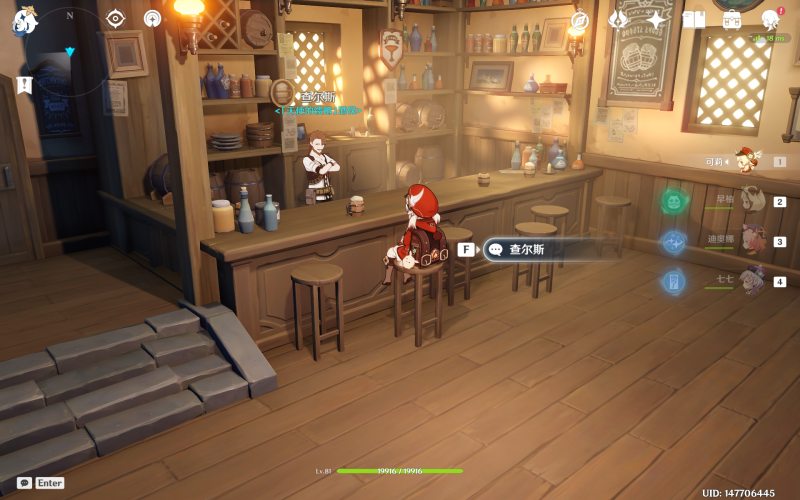The width and height of the screenshot is (800, 500).
Task: Activate 七七's talisman elemental burst icon
Action: point(673,282)
